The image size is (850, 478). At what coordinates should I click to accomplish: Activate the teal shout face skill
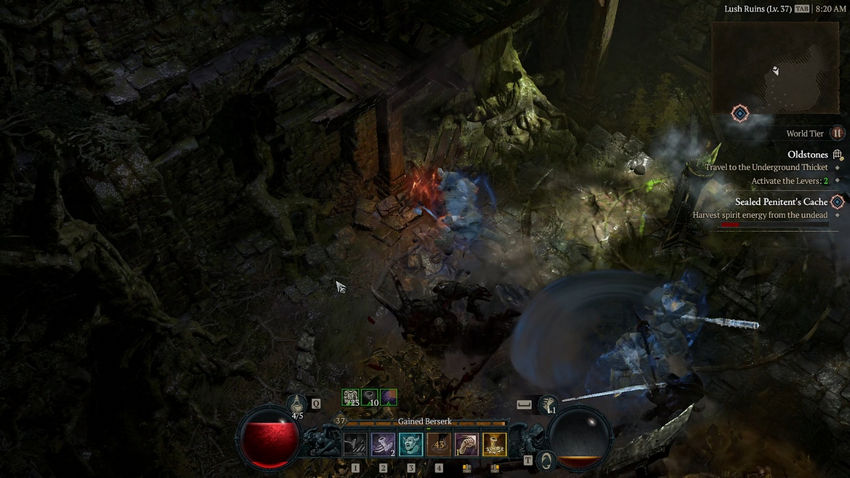pos(411,444)
